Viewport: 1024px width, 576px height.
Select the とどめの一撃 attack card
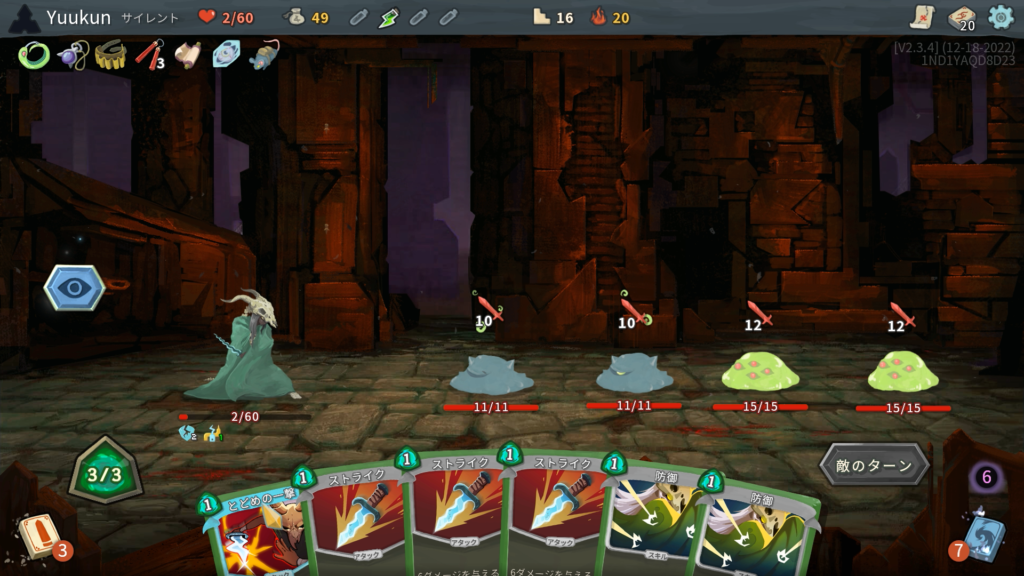[255, 525]
